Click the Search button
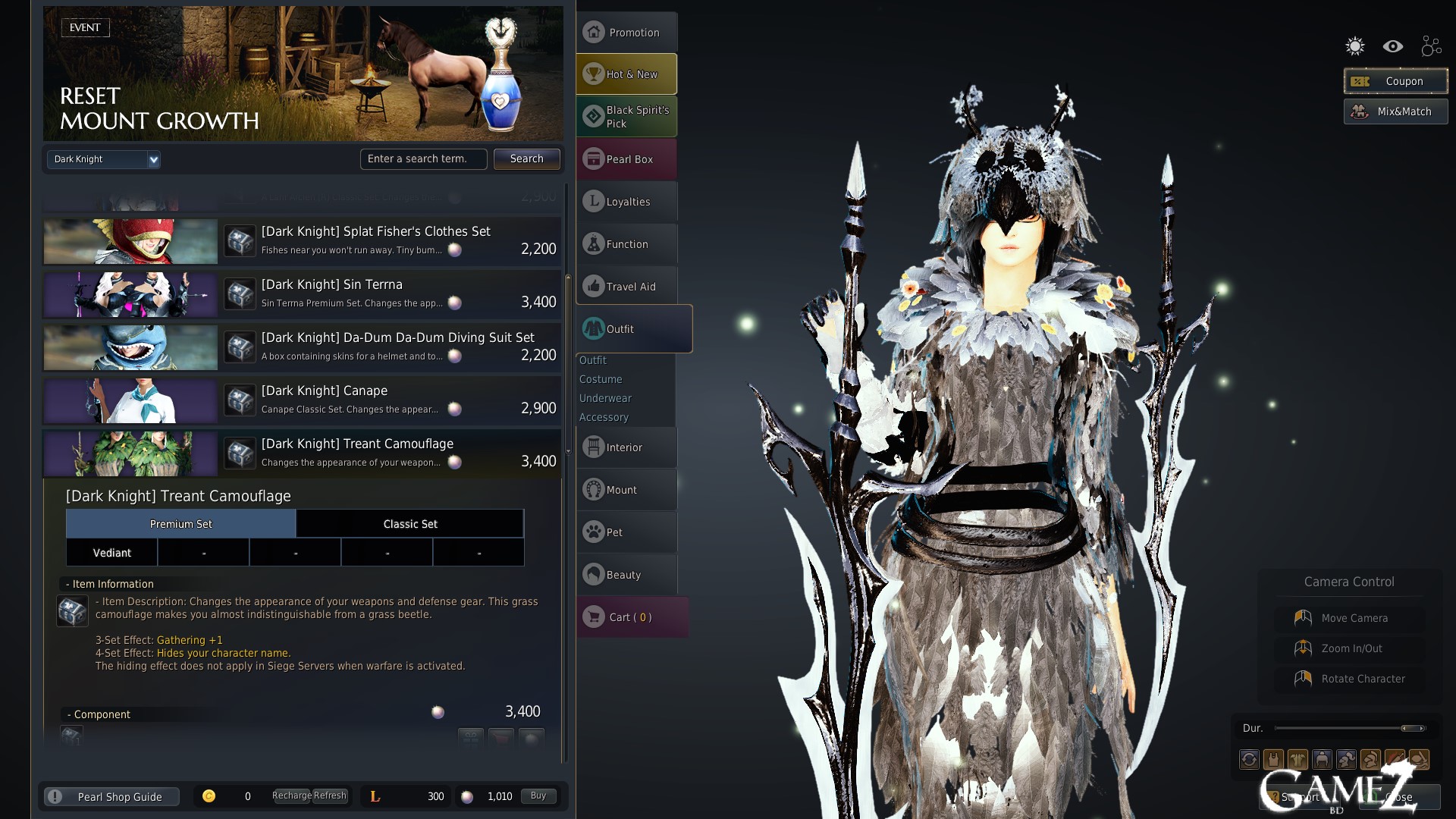The height and width of the screenshot is (819, 1456). [526, 158]
